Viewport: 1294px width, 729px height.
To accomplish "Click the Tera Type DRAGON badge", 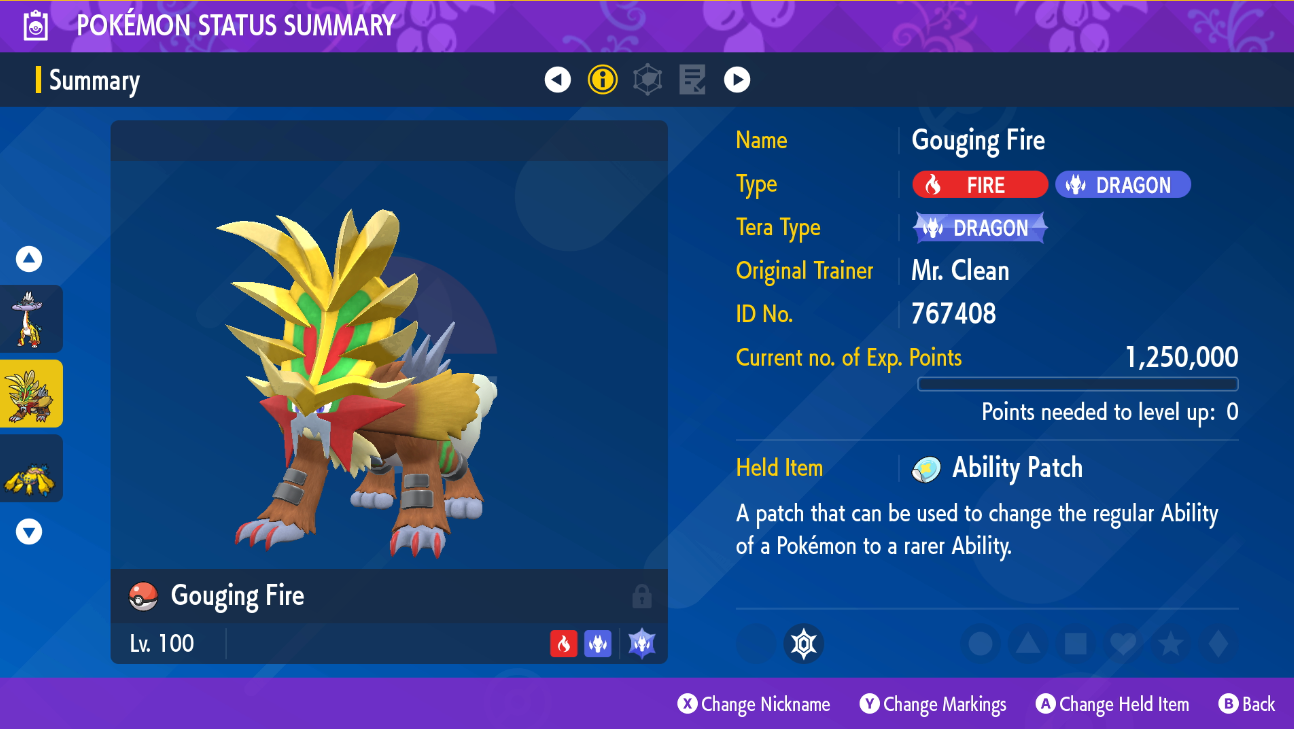I will [x=979, y=227].
